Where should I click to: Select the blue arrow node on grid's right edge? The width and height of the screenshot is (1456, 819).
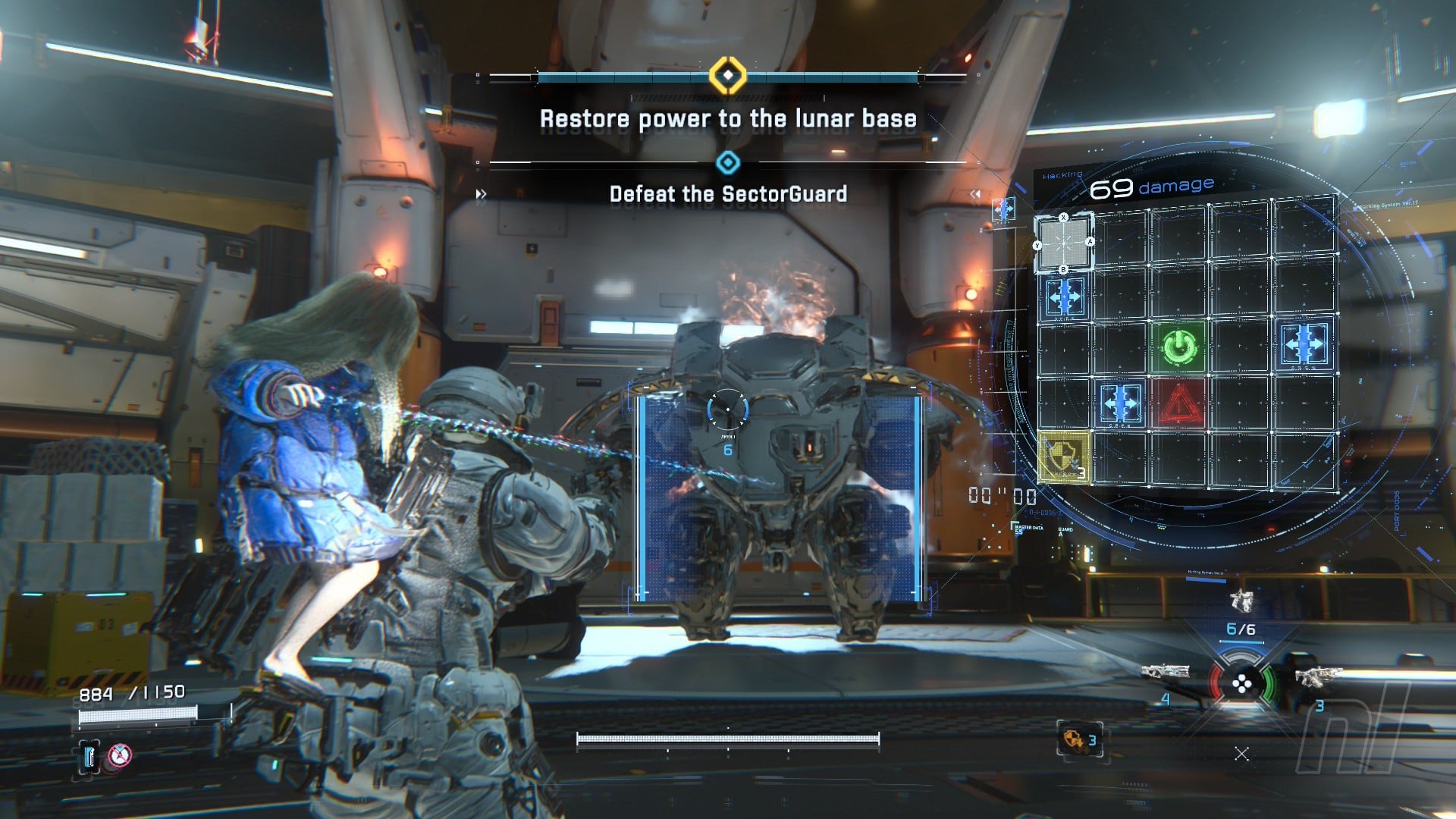(1304, 345)
